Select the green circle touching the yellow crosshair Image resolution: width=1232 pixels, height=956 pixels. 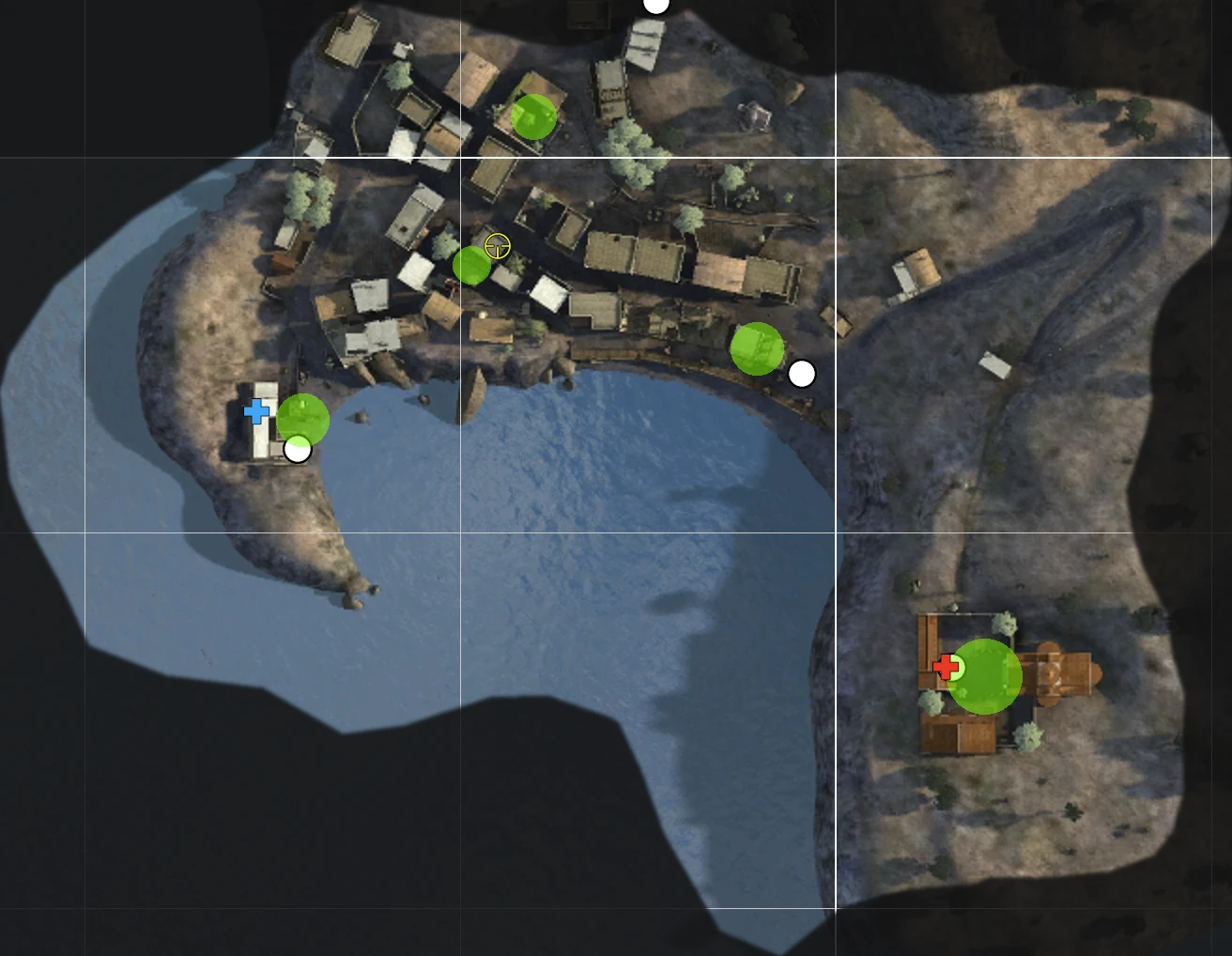pos(471,266)
